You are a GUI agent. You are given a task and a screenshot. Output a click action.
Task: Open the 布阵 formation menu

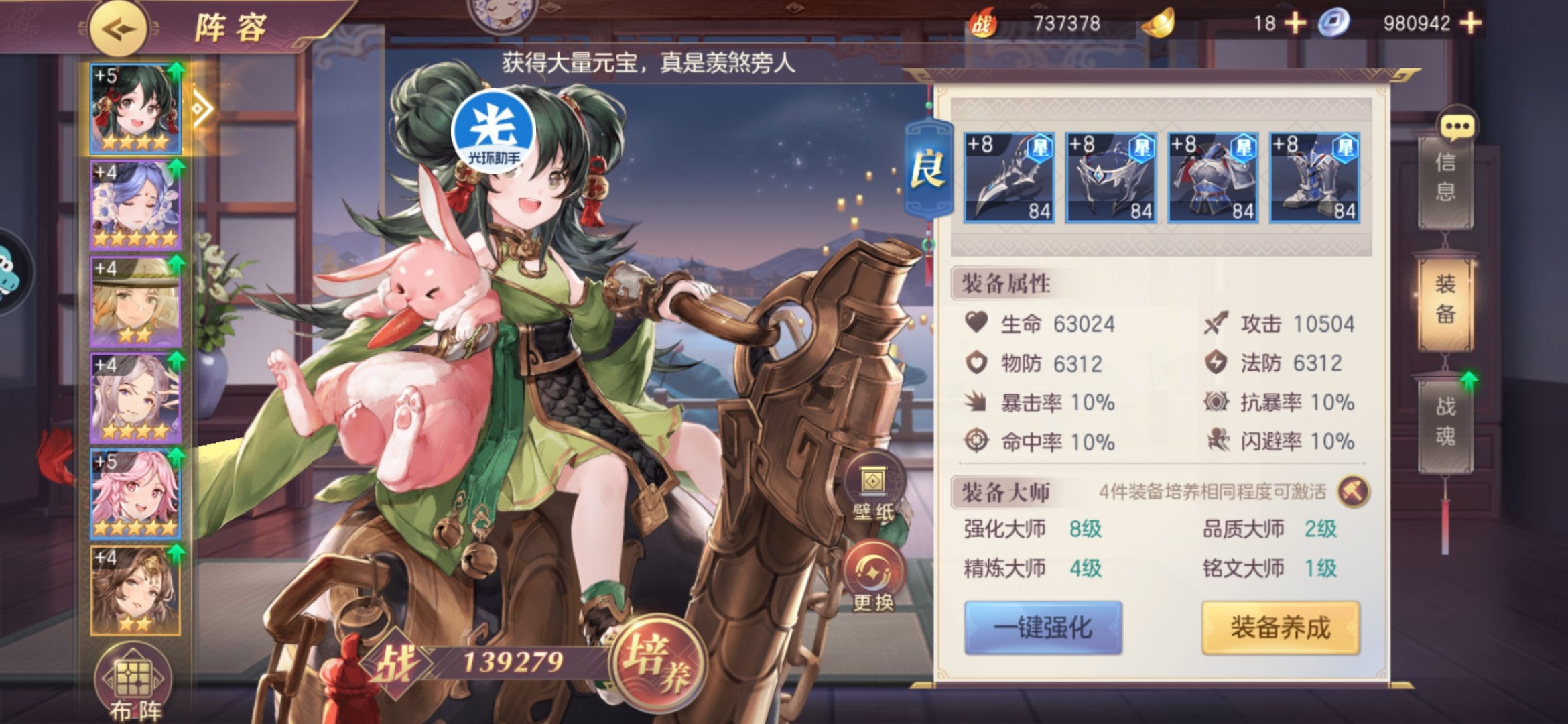[134, 685]
